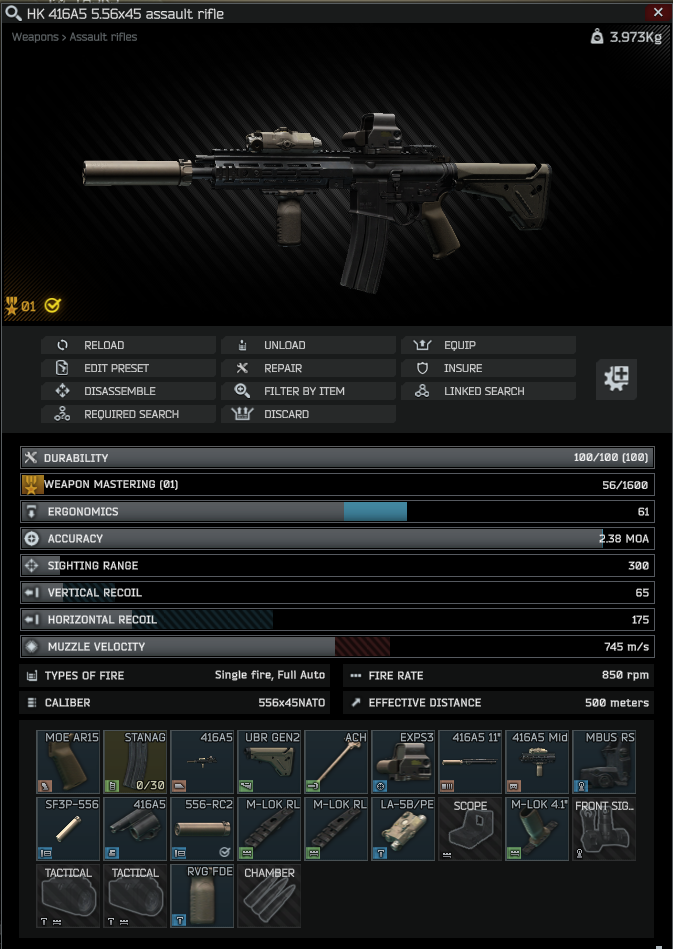Open the Assault rifles breadcrumb link
Viewport: 673px width, 949px height.
click(x=104, y=37)
